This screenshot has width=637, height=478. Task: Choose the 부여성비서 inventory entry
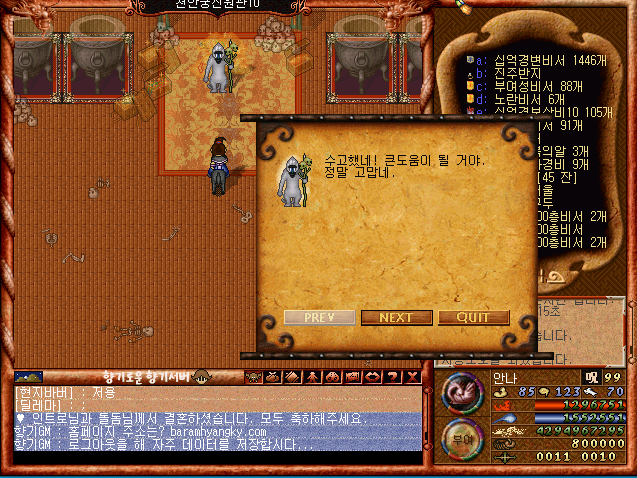(x=530, y=86)
